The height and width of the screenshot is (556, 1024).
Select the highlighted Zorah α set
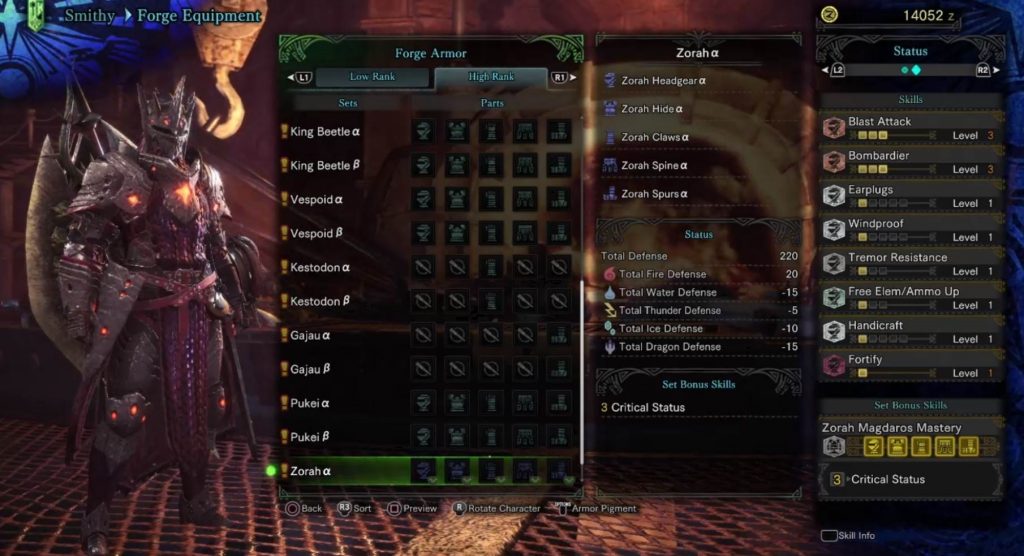coord(311,471)
